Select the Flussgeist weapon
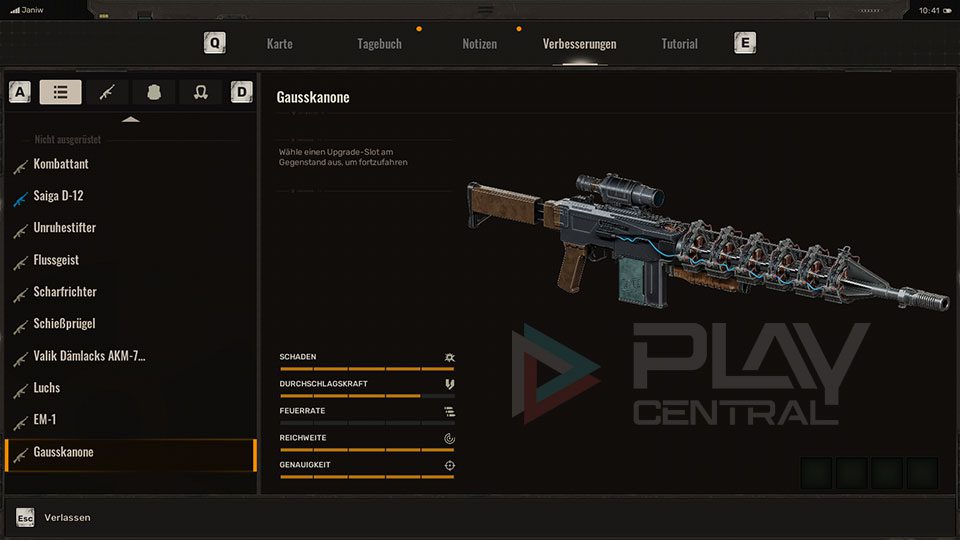 56,260
